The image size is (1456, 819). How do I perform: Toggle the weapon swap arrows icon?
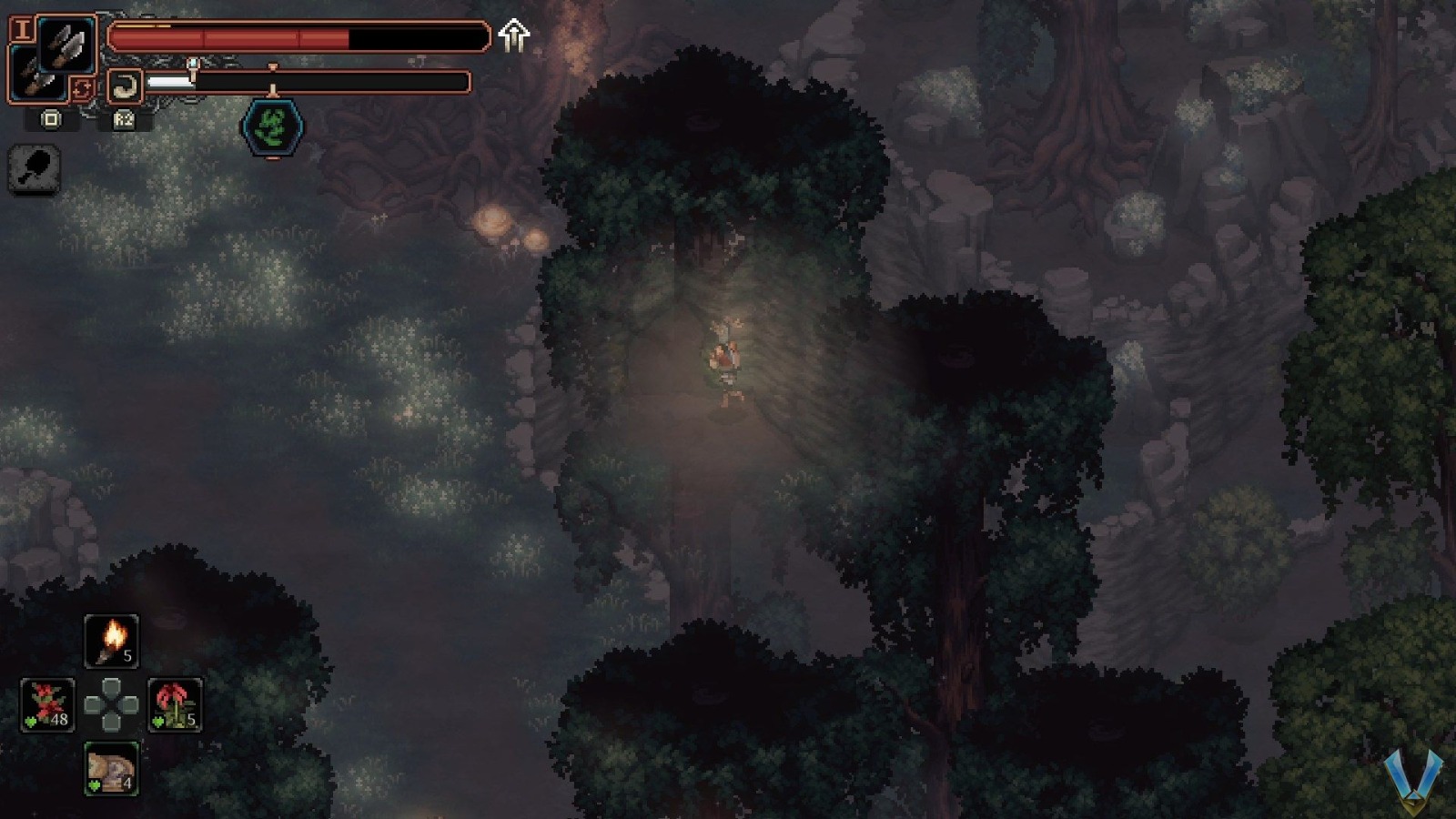(82, 86)
